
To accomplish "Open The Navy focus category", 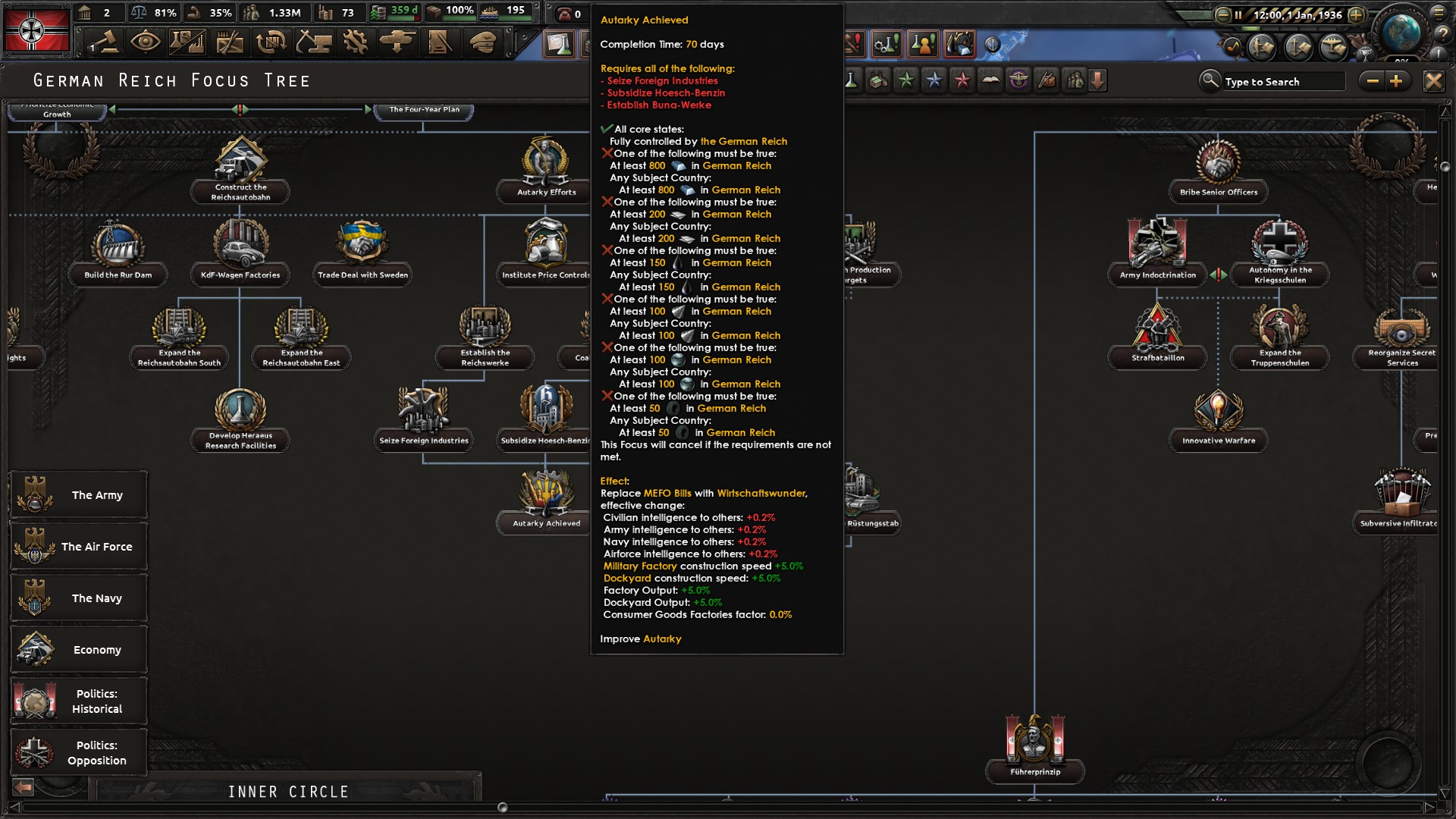I will [78, 598].
